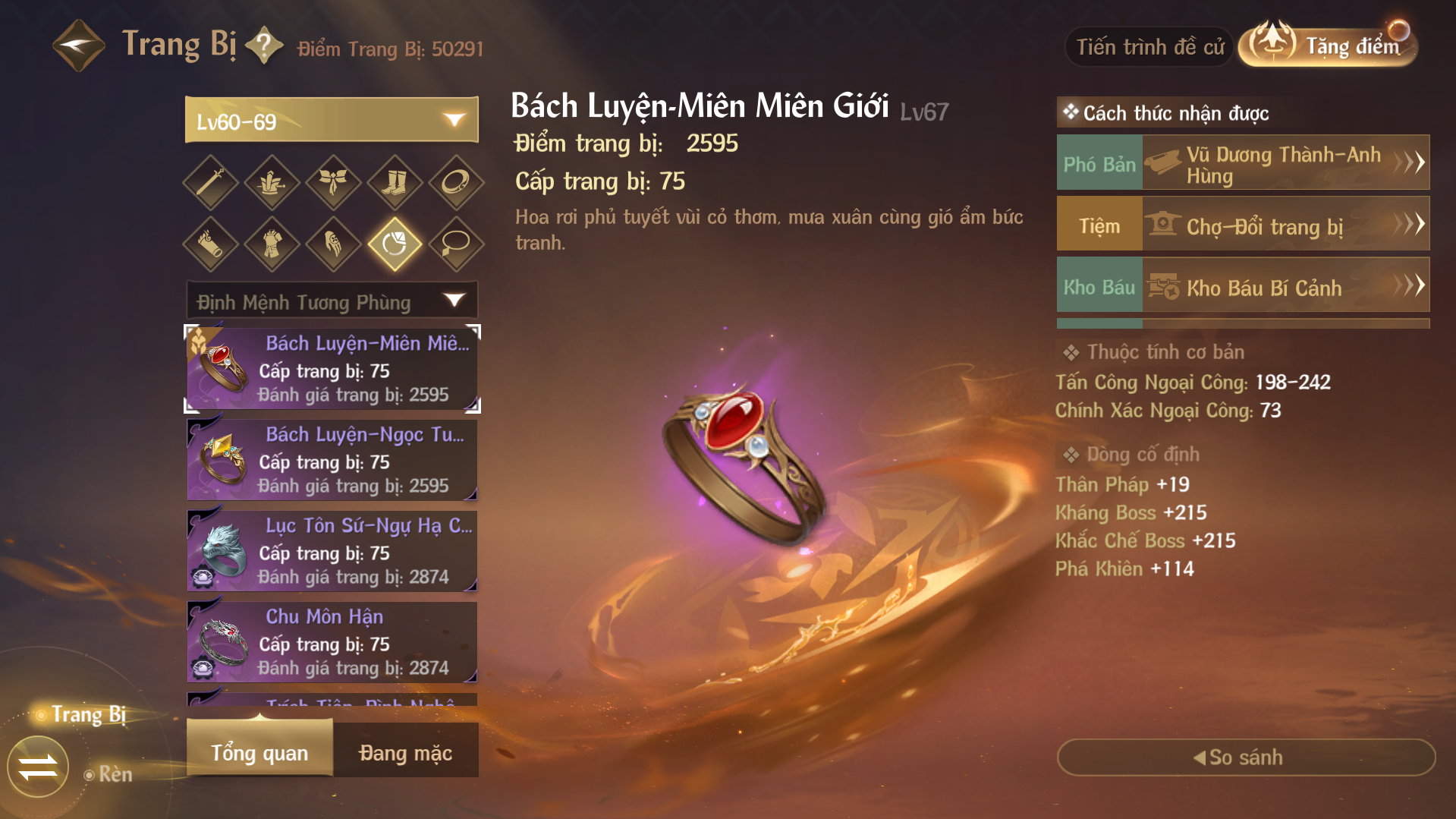Select the Bách Luyện-Ngọc ring entry

point(332,459)
